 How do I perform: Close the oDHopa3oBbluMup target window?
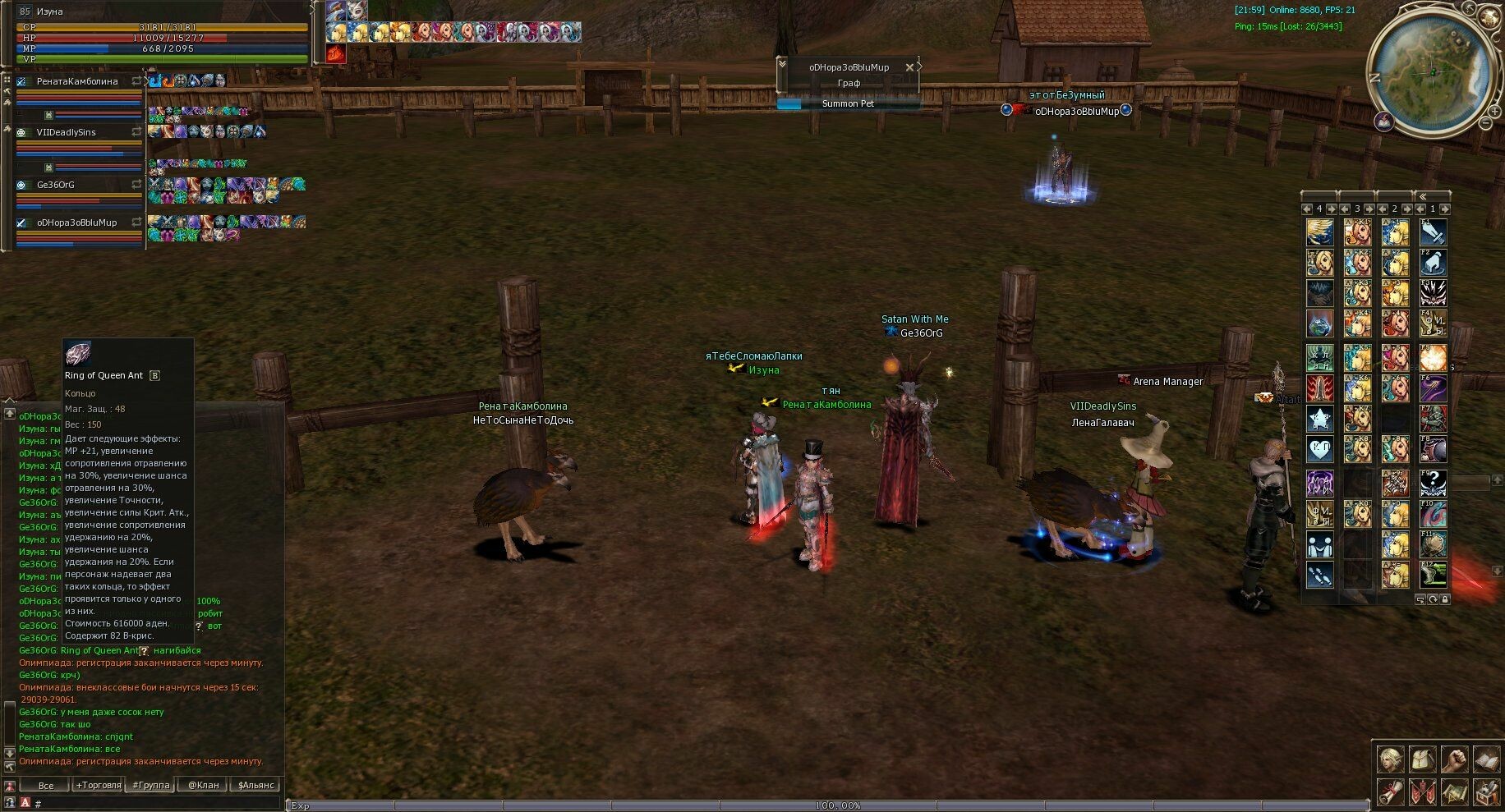pos(909,67)
